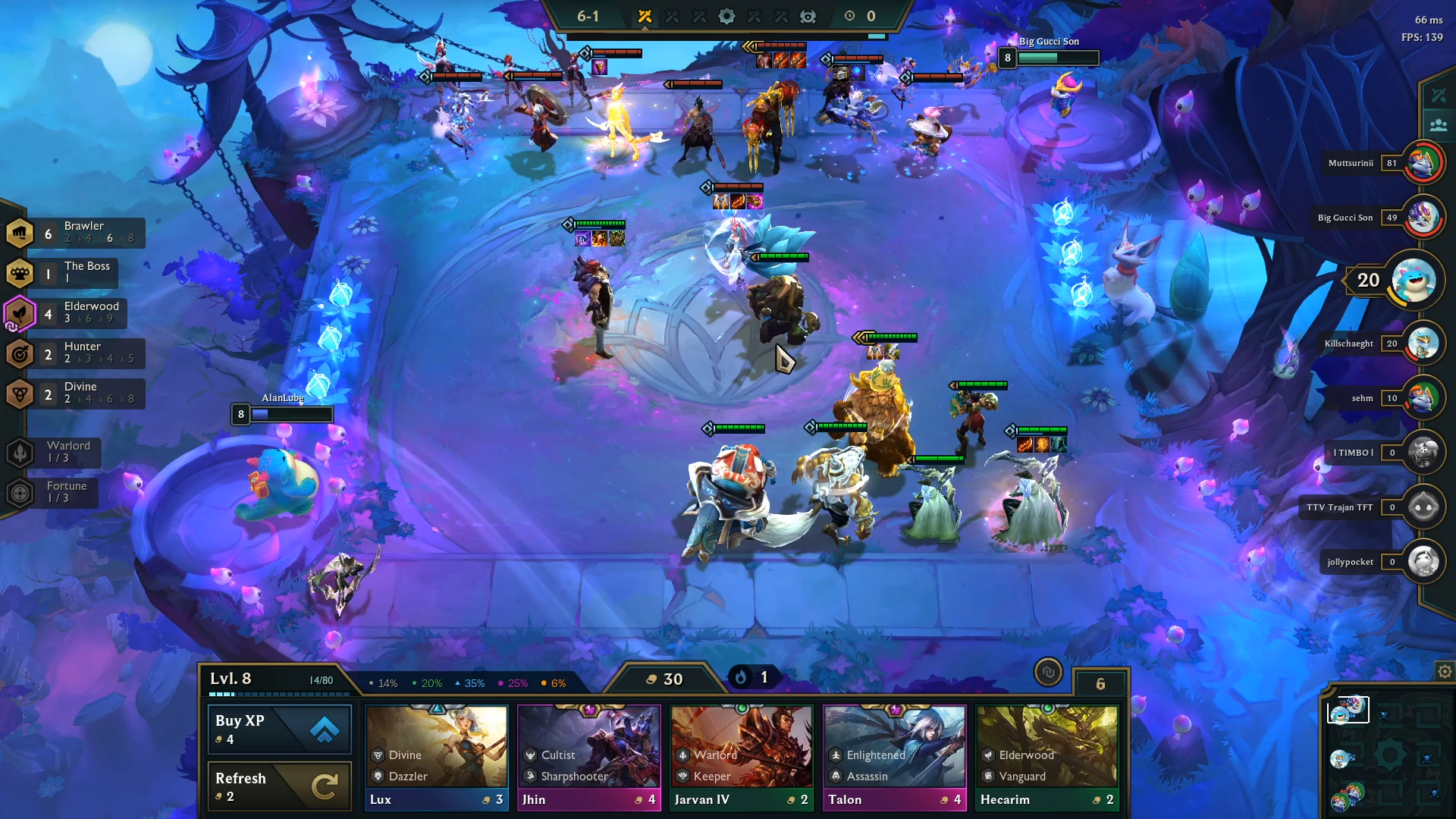Click the Cultist trait icon on Jhin's card
The image size is (1456, 819).
(x=529, y=755)
